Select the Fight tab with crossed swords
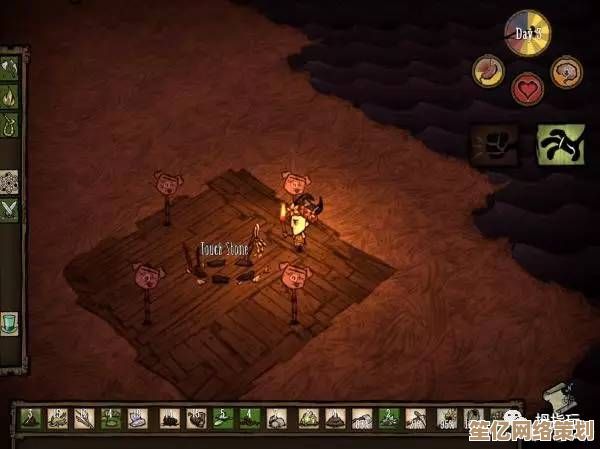Viewport: 600px width, 449px height. [x=10, y=209]
